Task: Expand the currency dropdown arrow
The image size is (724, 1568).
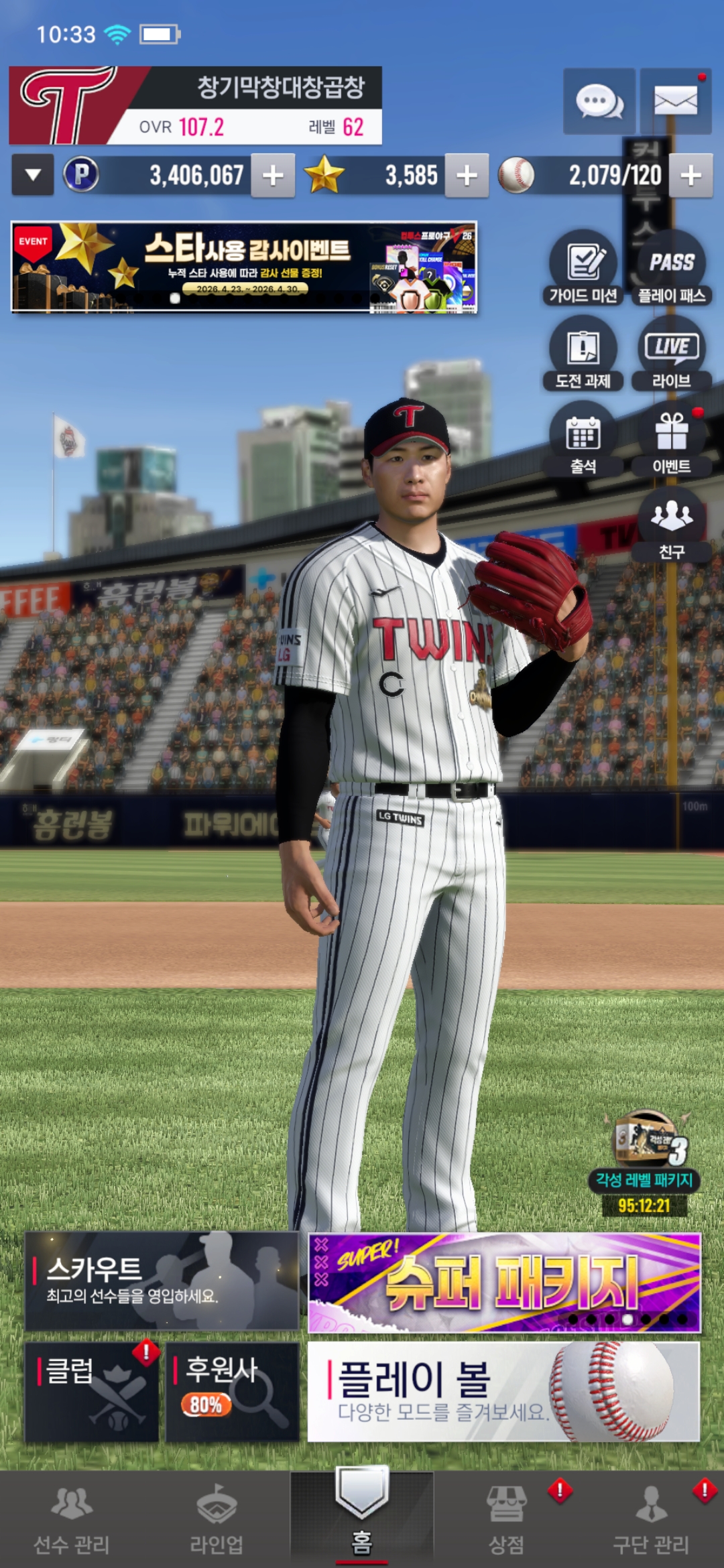Action: click(33, 176)
